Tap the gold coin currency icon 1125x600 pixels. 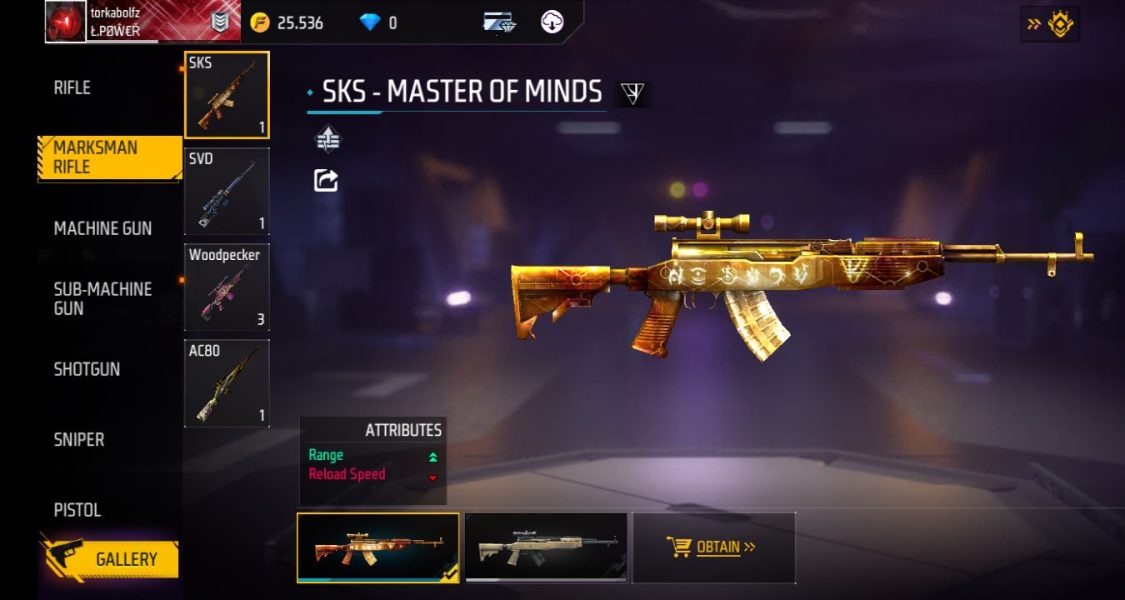click(x=260, y=22)
